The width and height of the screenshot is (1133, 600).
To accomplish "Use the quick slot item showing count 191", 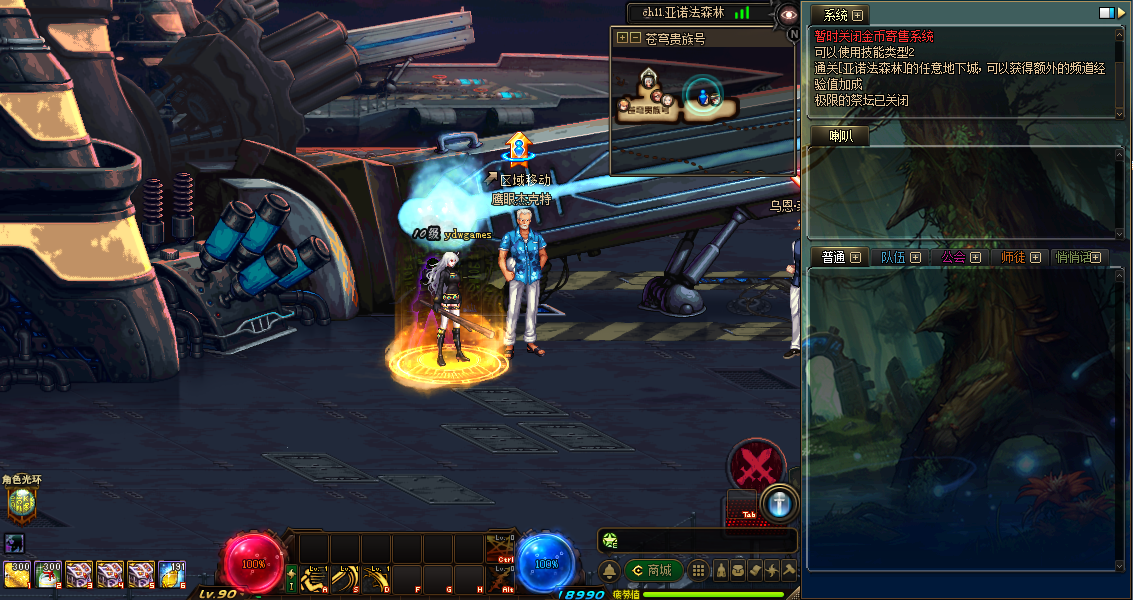I will [x=171, y=573].
